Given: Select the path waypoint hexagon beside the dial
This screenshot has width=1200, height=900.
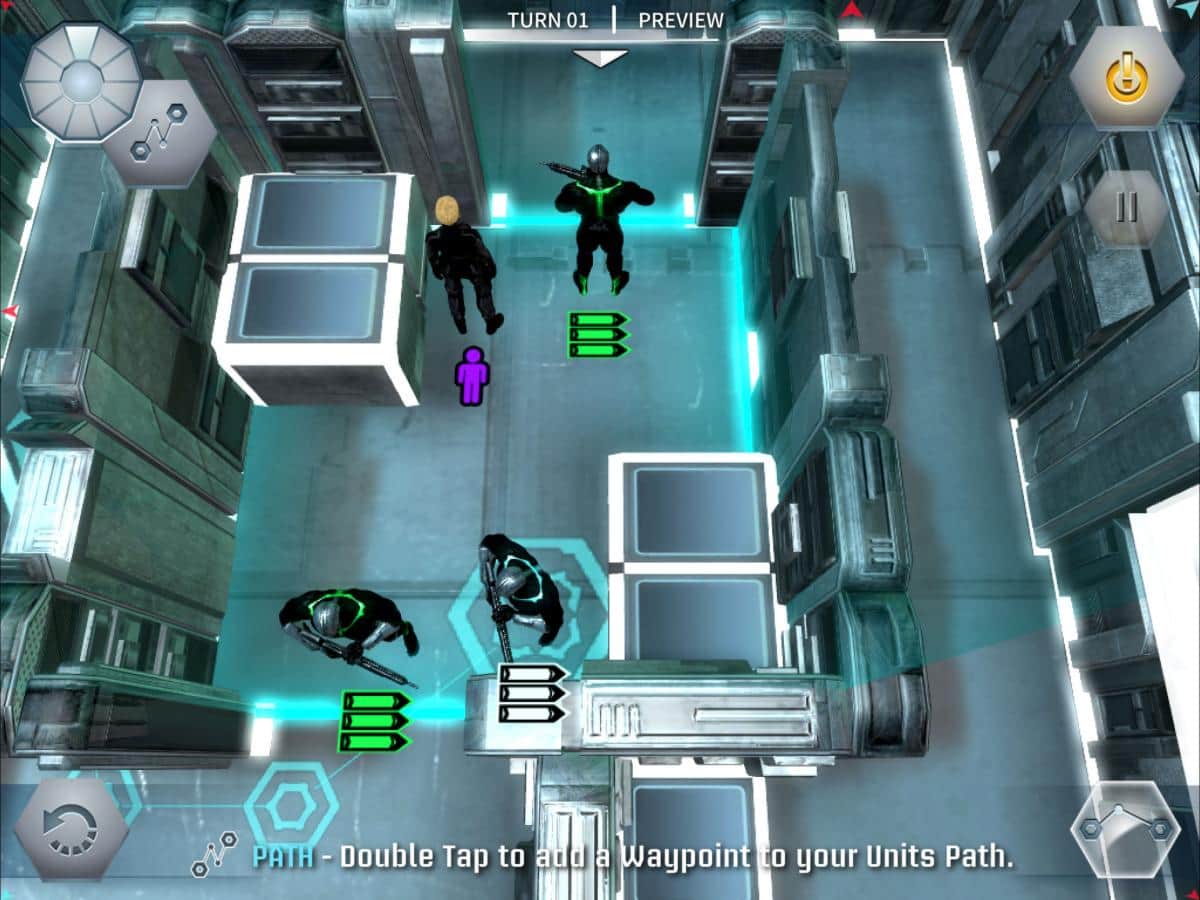Looking at the screenshot, I should click(x=160, y=140).
